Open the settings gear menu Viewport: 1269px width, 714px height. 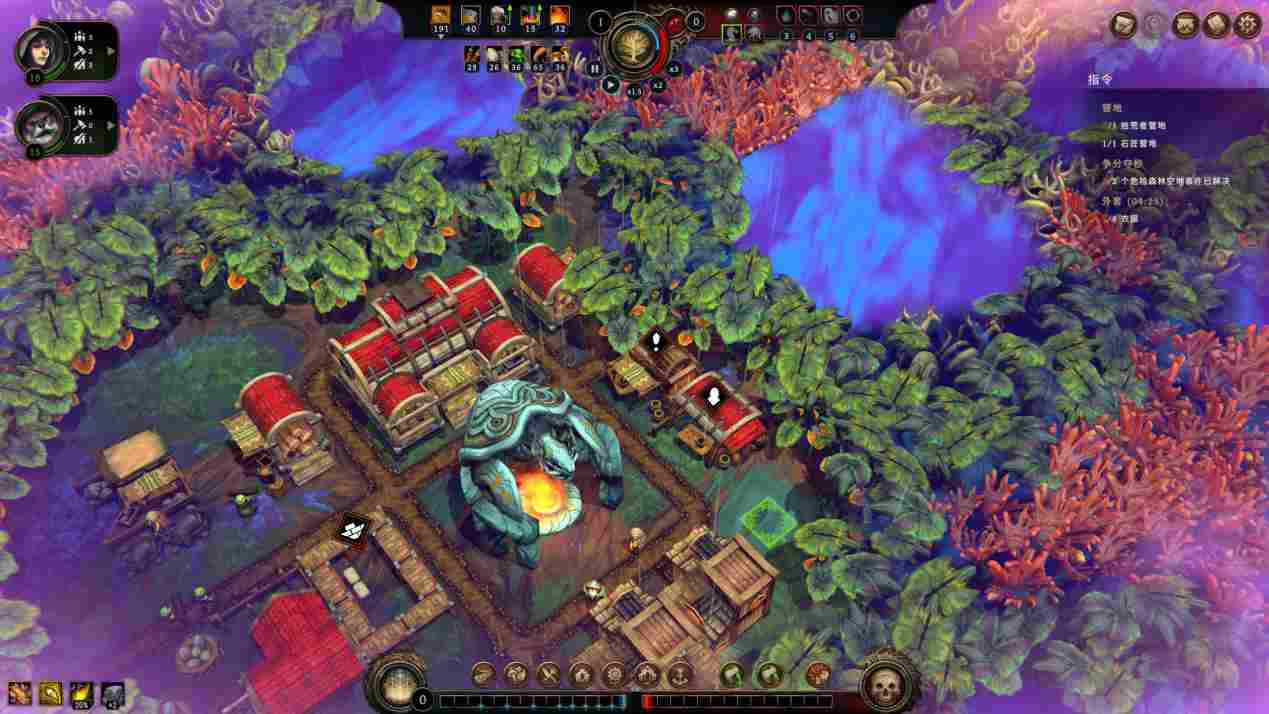point(1246,24)
